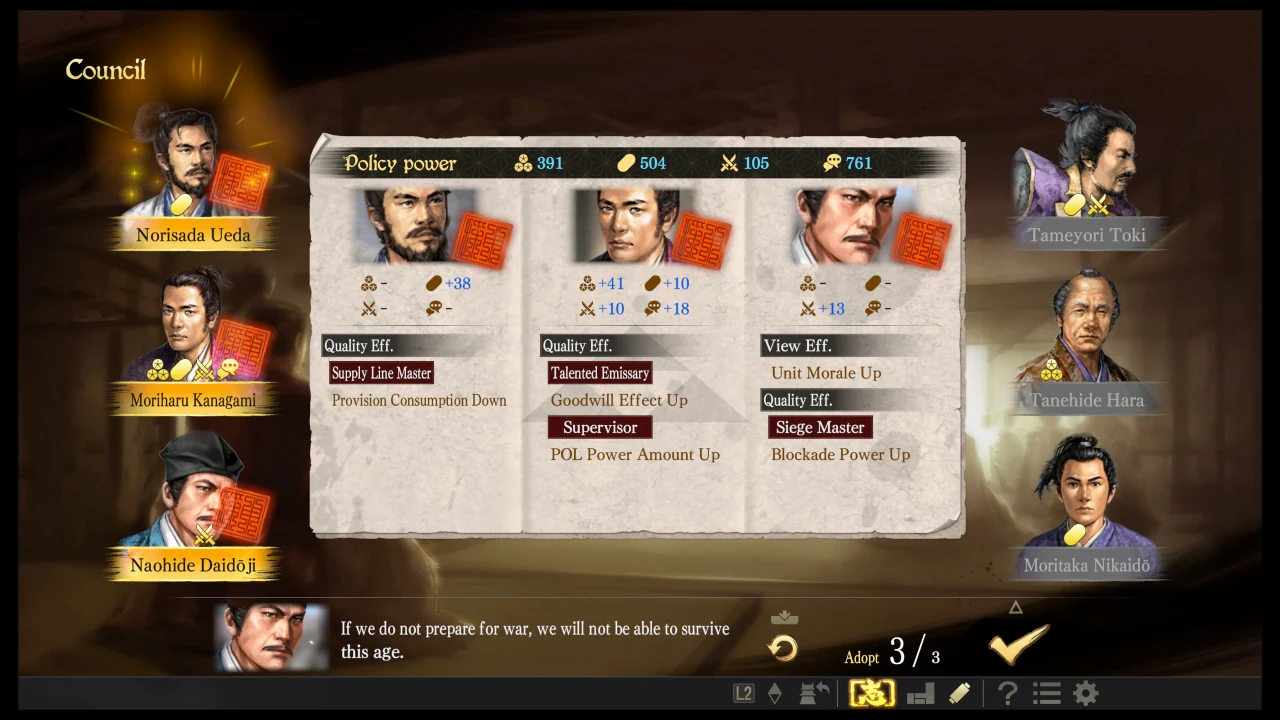This screenshot has width=1280, height=720.
Task: Open the Help icon on the bottom toolbar
Action: click(x=1007, y=693)
